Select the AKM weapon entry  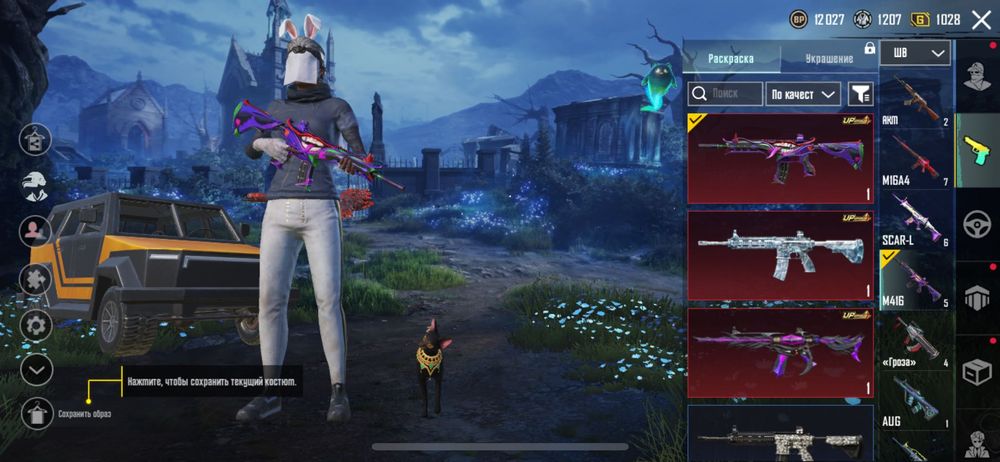(914, 99)
